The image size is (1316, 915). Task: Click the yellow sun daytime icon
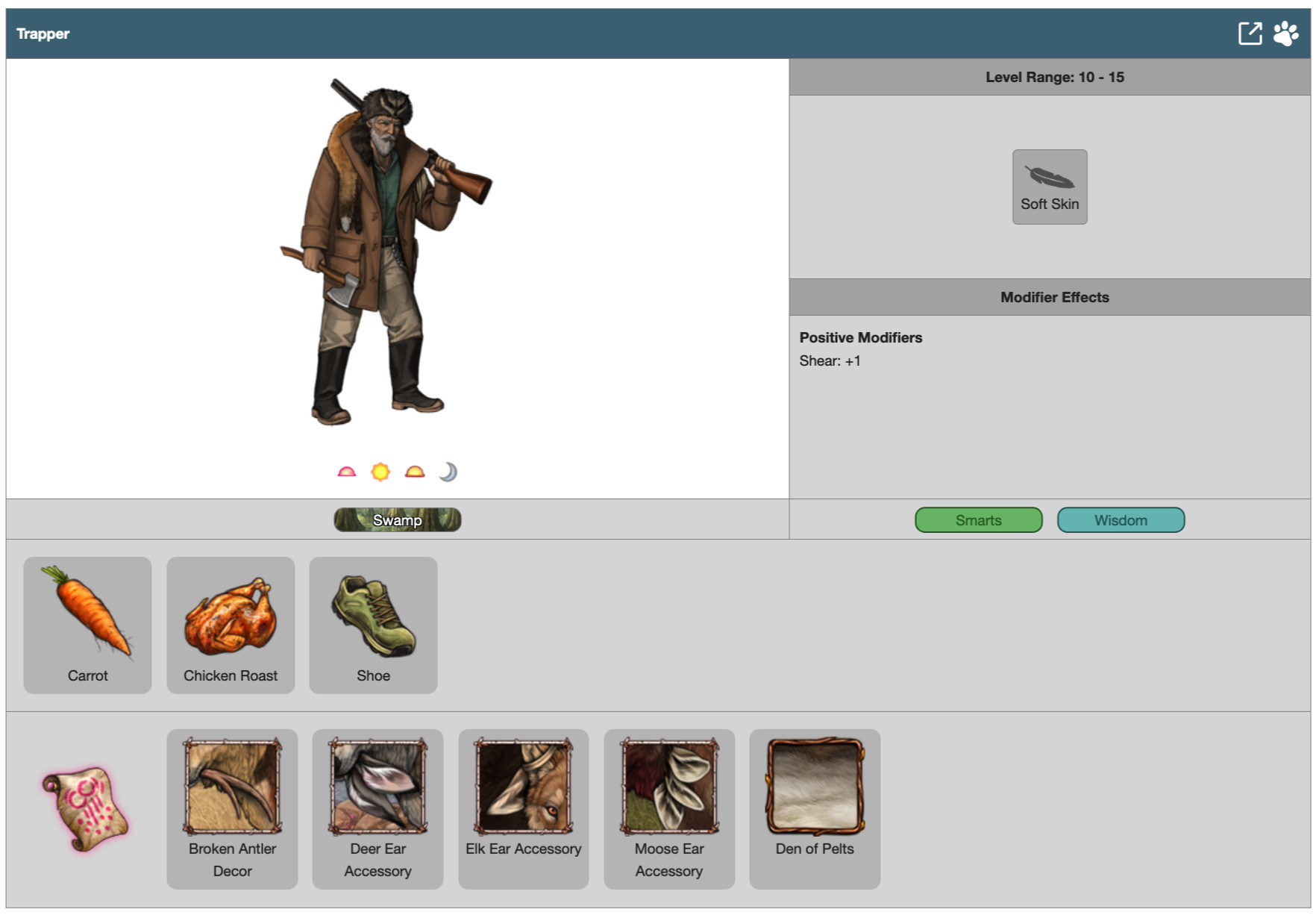click(x=380, y=472)
